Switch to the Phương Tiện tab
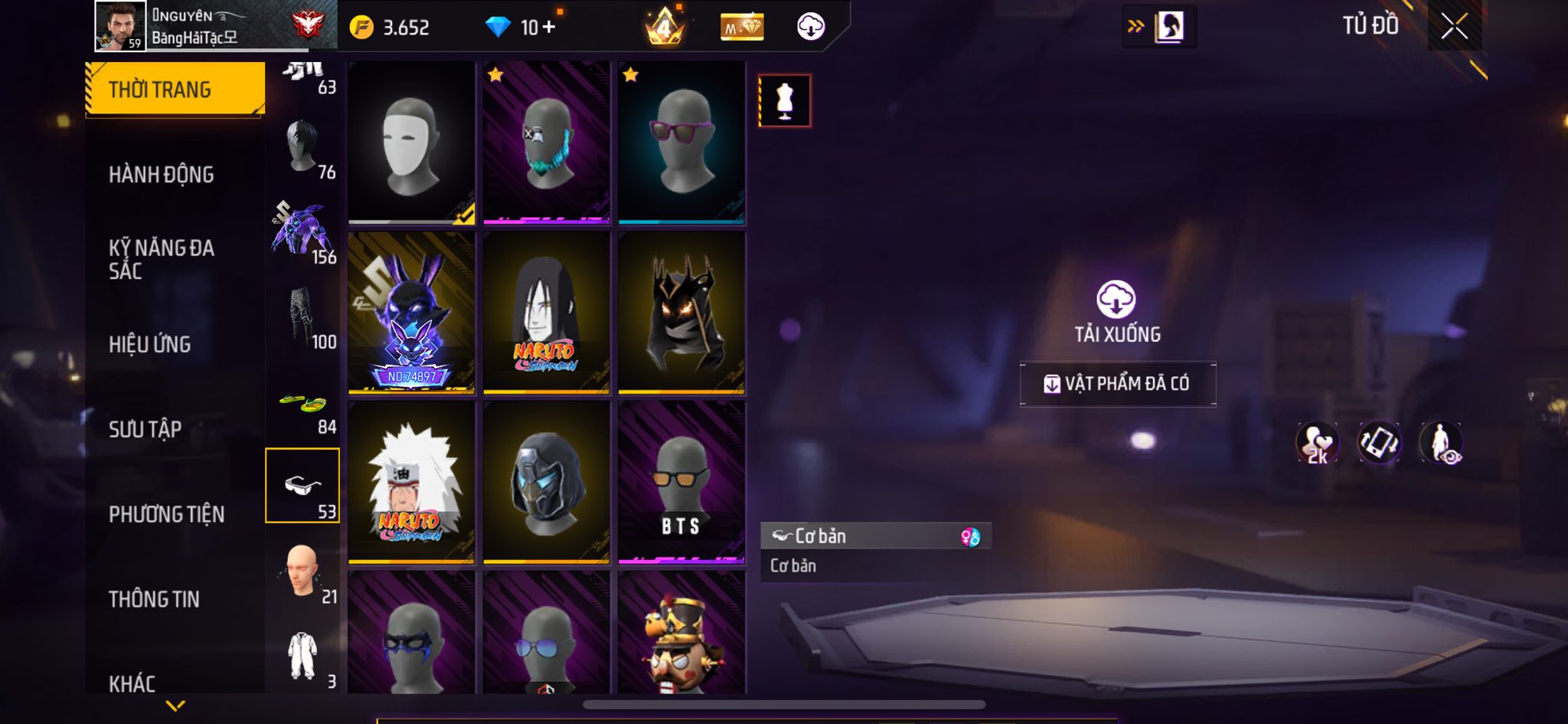This screenshot has width=1568, height=724. point(167,514)
